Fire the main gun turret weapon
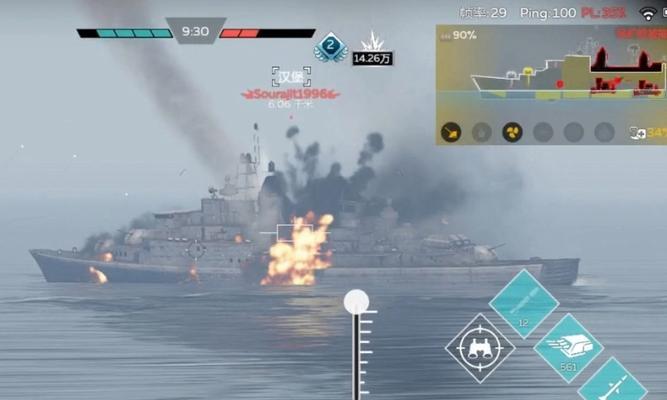Image resolution: width=667 pixels, height=400 pixels. [x=568, y=348]
